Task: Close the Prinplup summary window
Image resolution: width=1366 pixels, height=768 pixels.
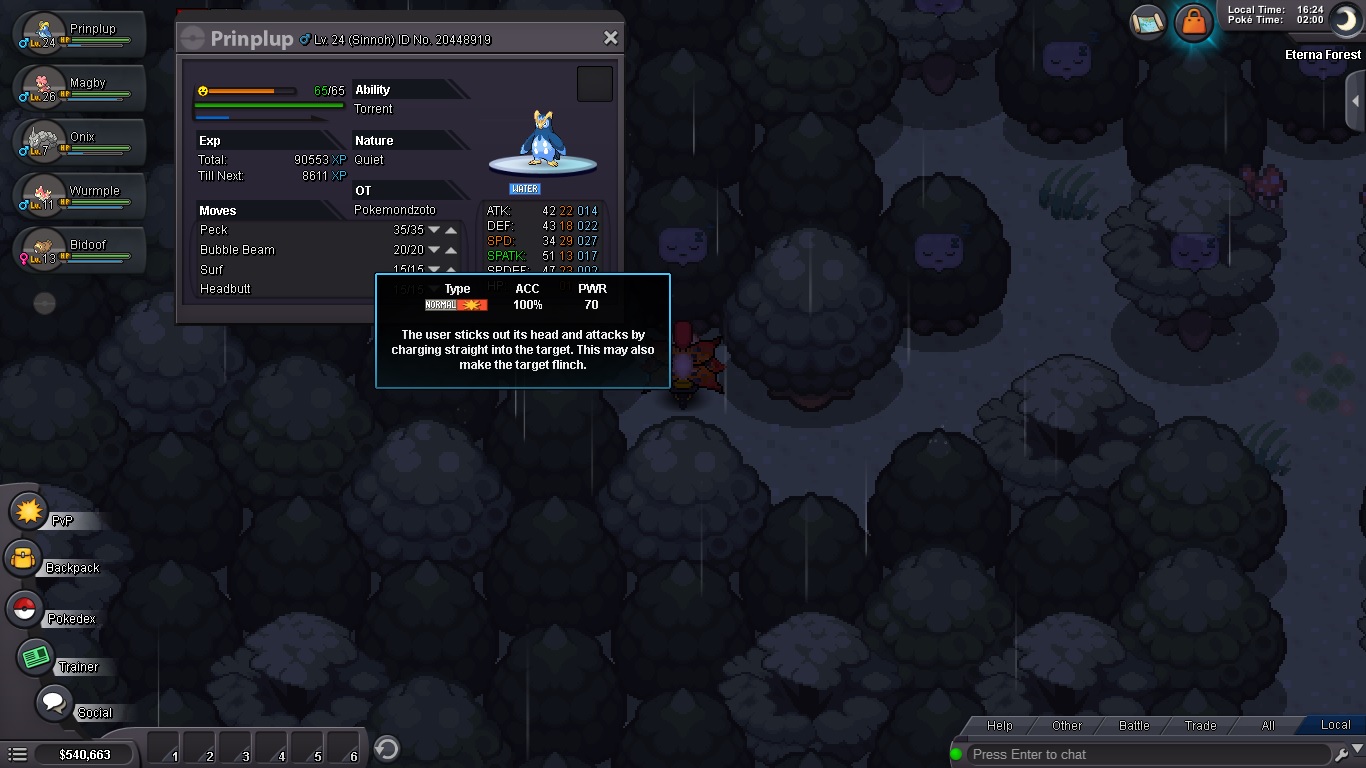Action: [x=611, y=38]
